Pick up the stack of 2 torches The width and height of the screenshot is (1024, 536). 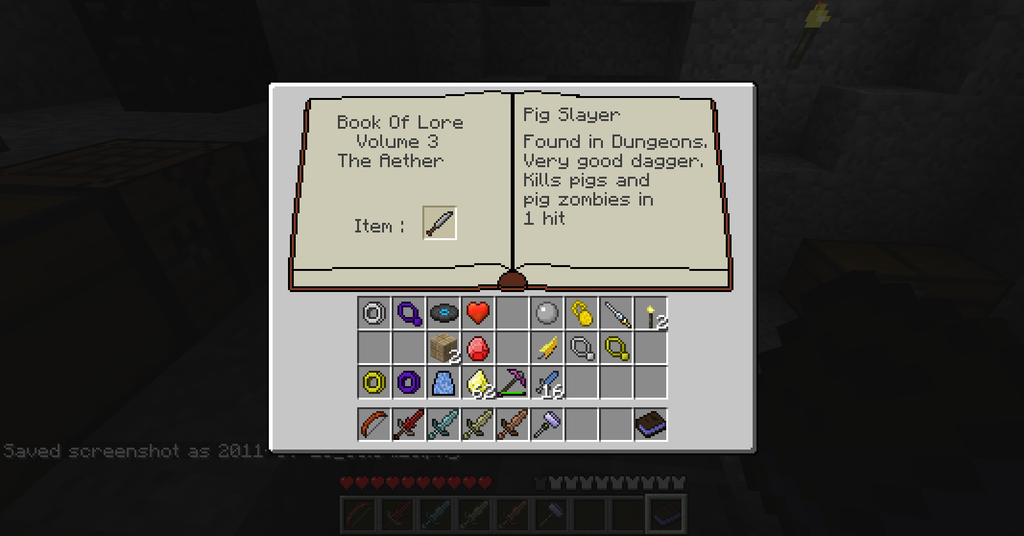point(651,314)
